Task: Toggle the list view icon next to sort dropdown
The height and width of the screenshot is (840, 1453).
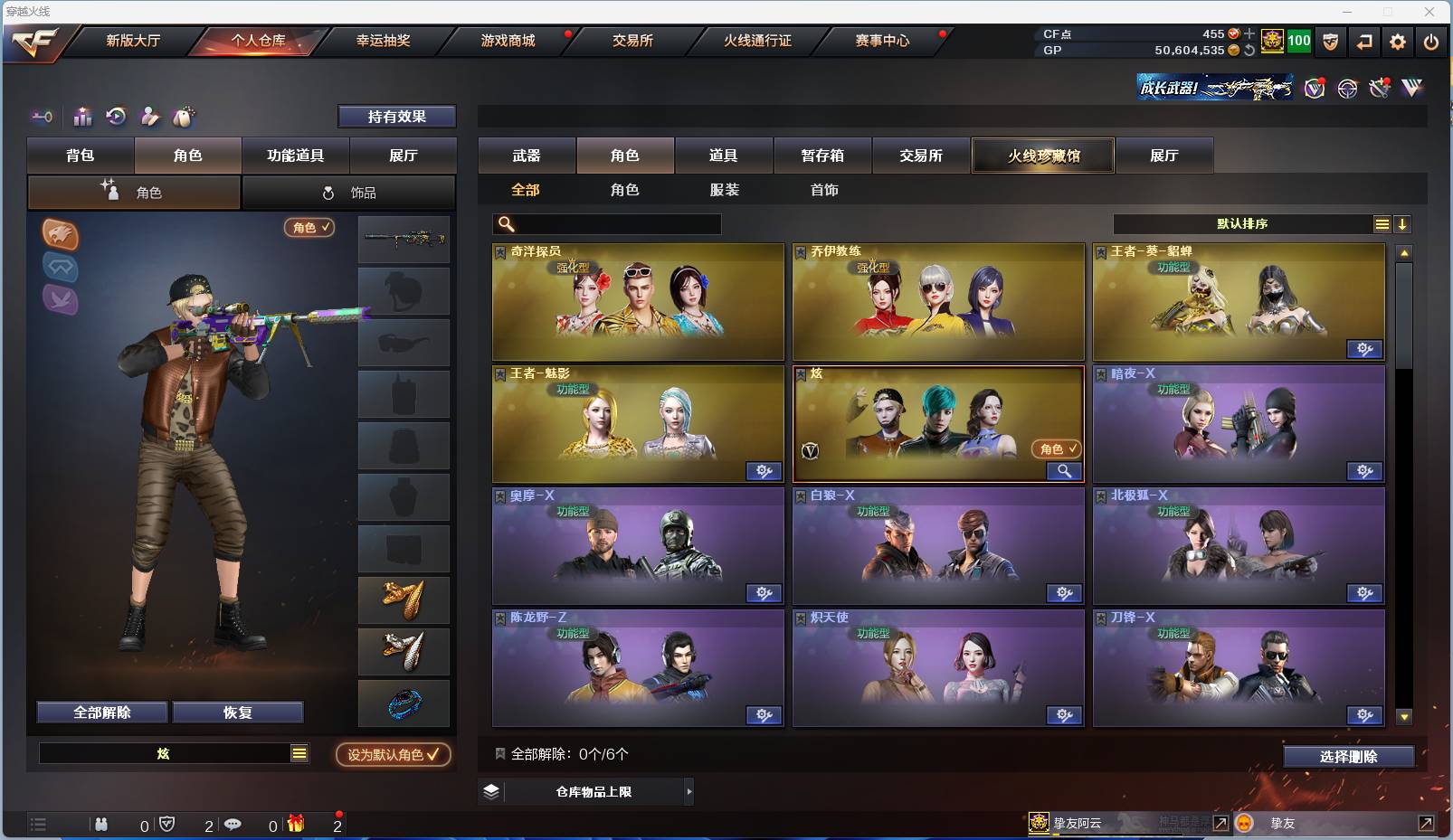Action: click(x=1382, y=223)
